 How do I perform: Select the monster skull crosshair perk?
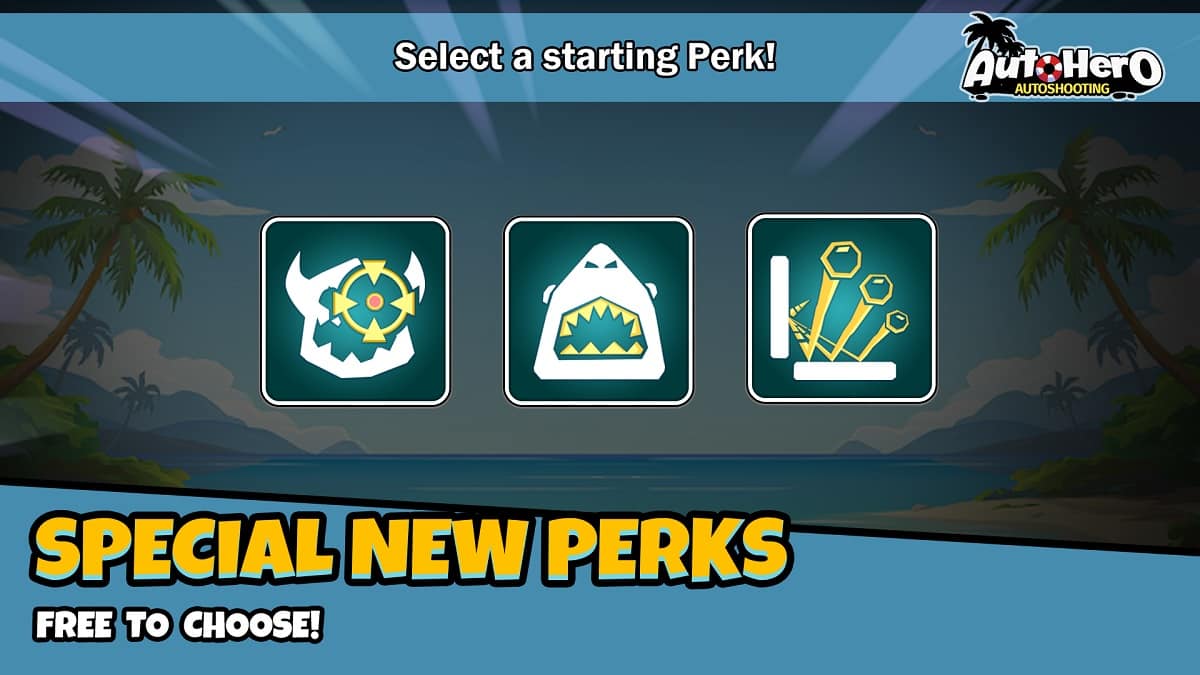(355, 311)
